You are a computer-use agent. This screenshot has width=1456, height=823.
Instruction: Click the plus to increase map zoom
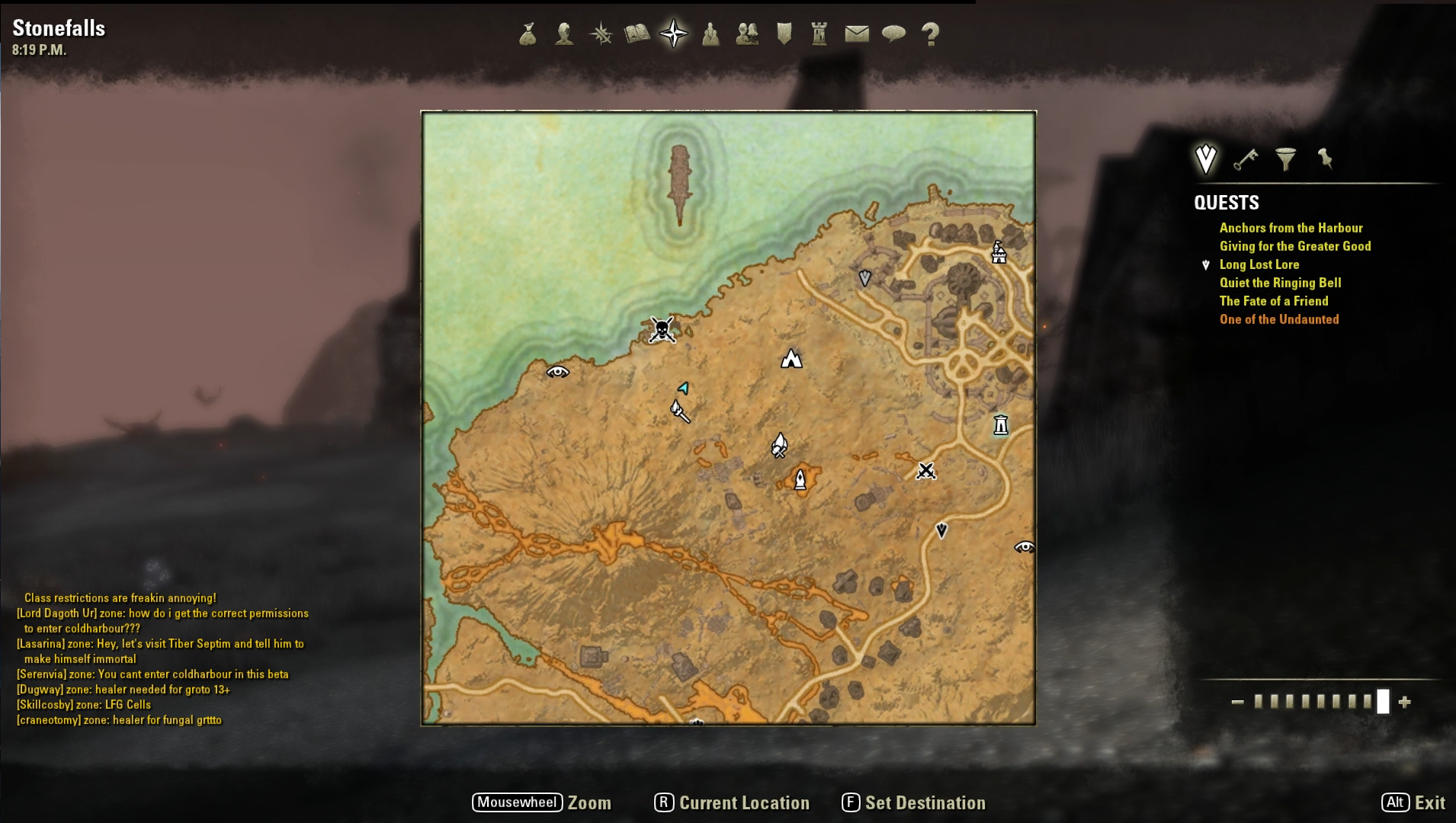pos(1405,703)
